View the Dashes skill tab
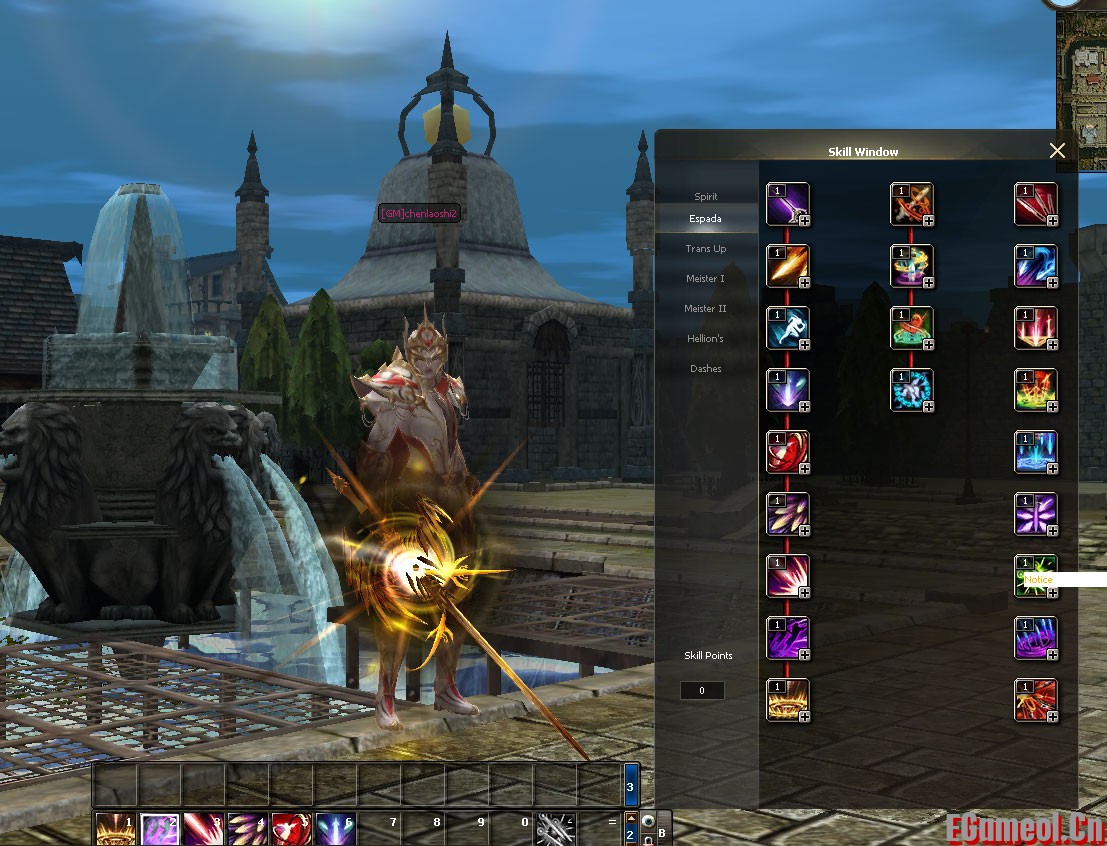1107x846 pixels. point(706,369)
